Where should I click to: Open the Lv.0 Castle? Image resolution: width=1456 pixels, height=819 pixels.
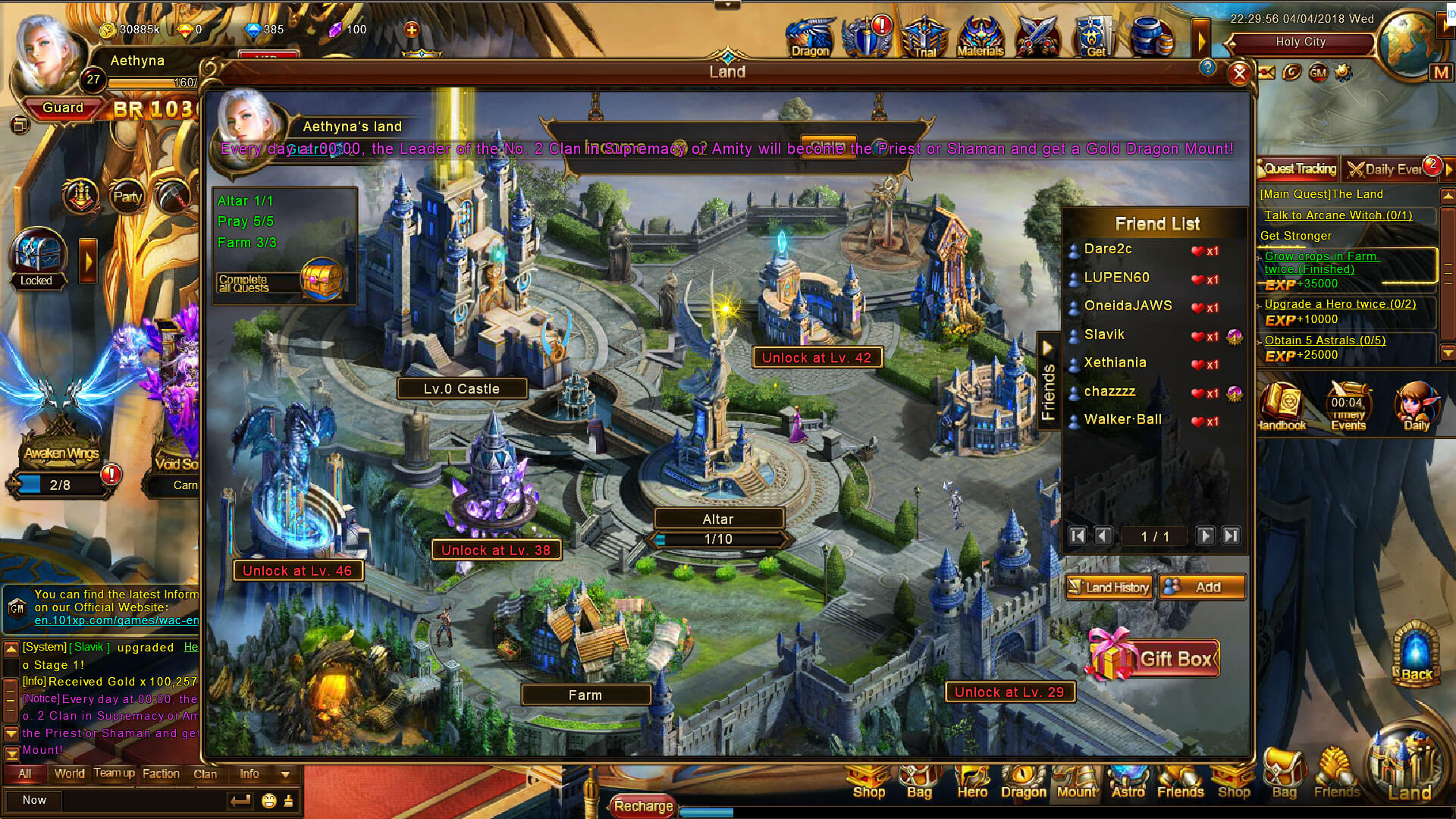pyautogui.click(x=462, y=389)
